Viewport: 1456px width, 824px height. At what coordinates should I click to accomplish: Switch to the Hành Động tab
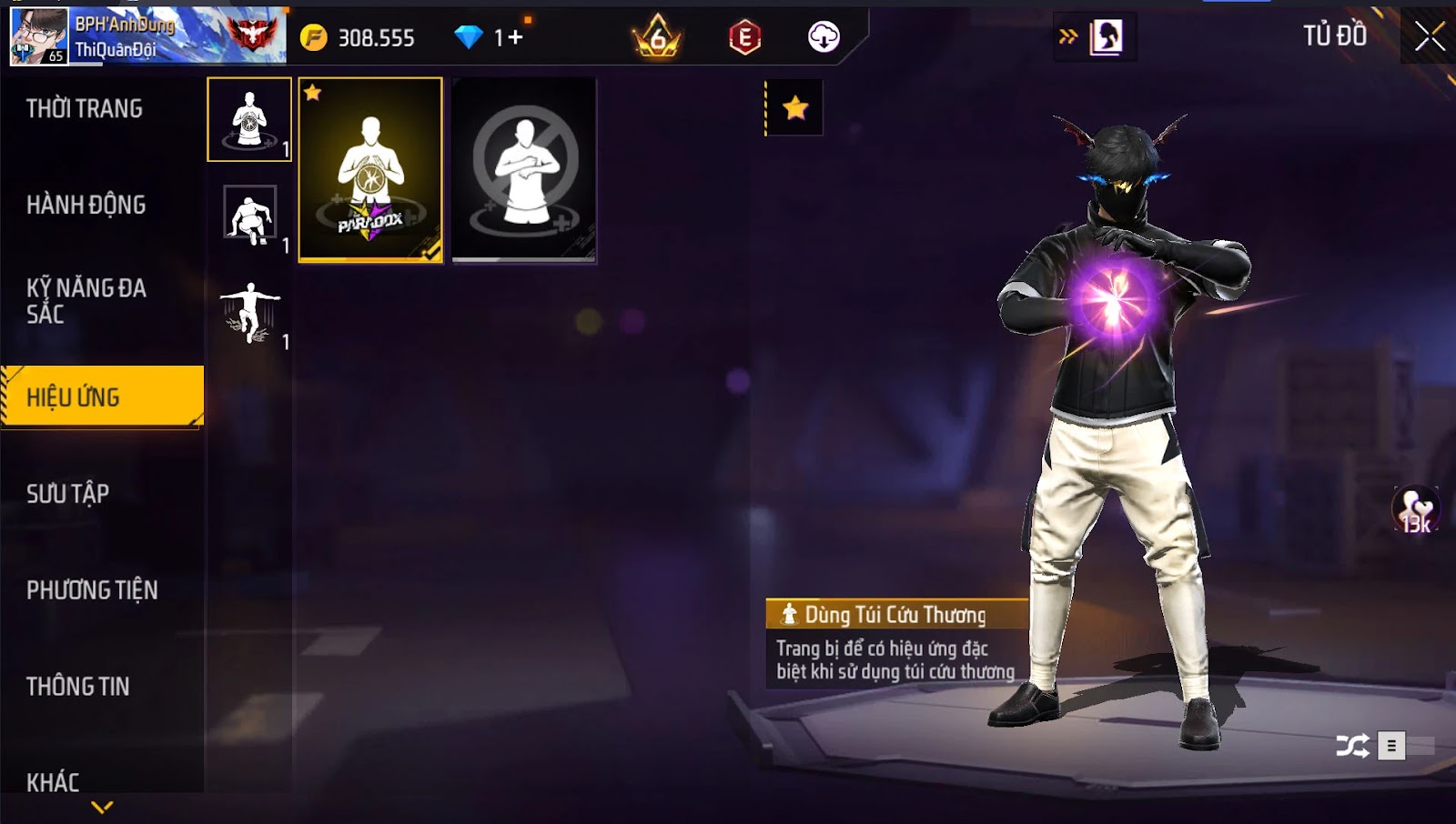click(x=86, y=206)
